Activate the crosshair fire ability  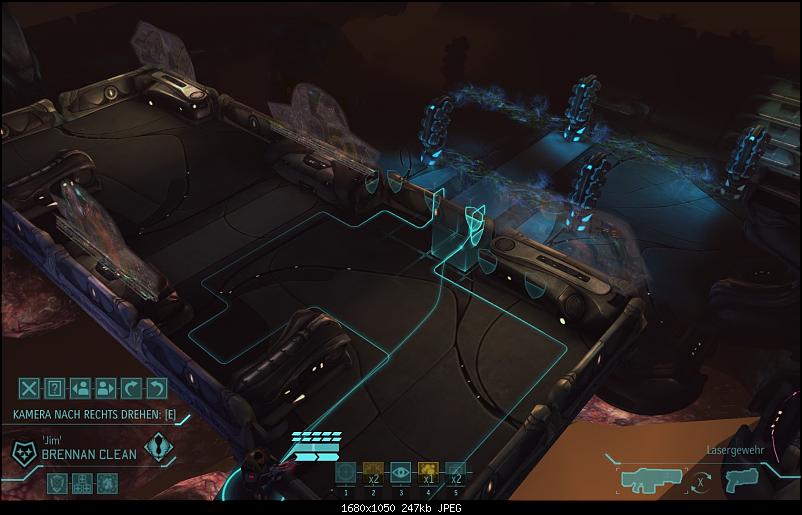tap(346, 473)
